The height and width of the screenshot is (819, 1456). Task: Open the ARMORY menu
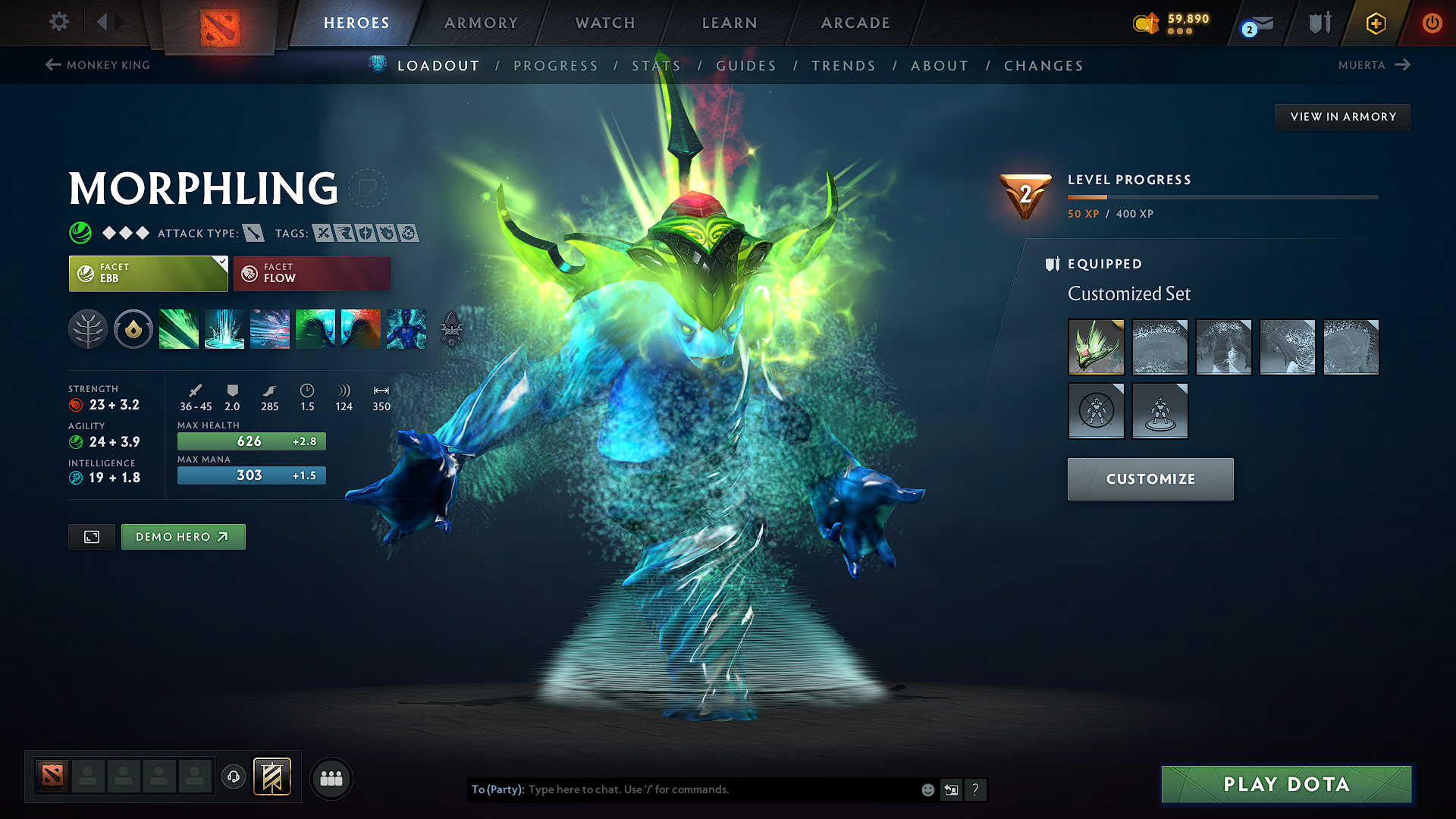pos(481,23)
